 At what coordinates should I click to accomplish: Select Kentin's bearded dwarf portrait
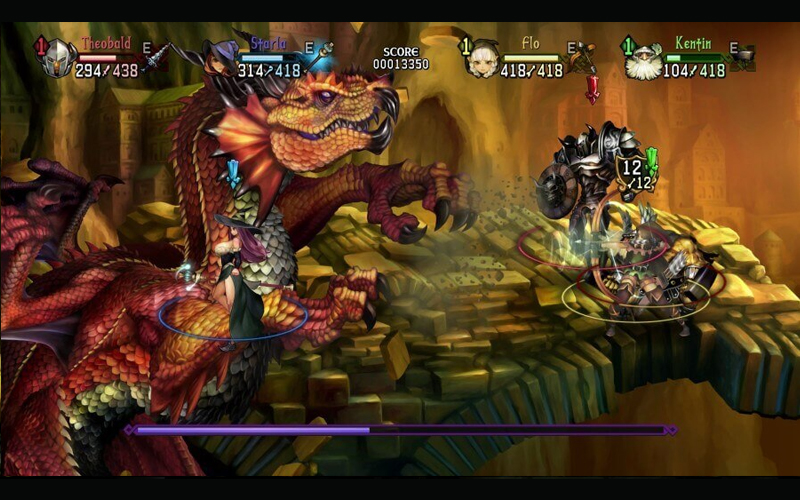pyautogui.click(x=645, y=60)
